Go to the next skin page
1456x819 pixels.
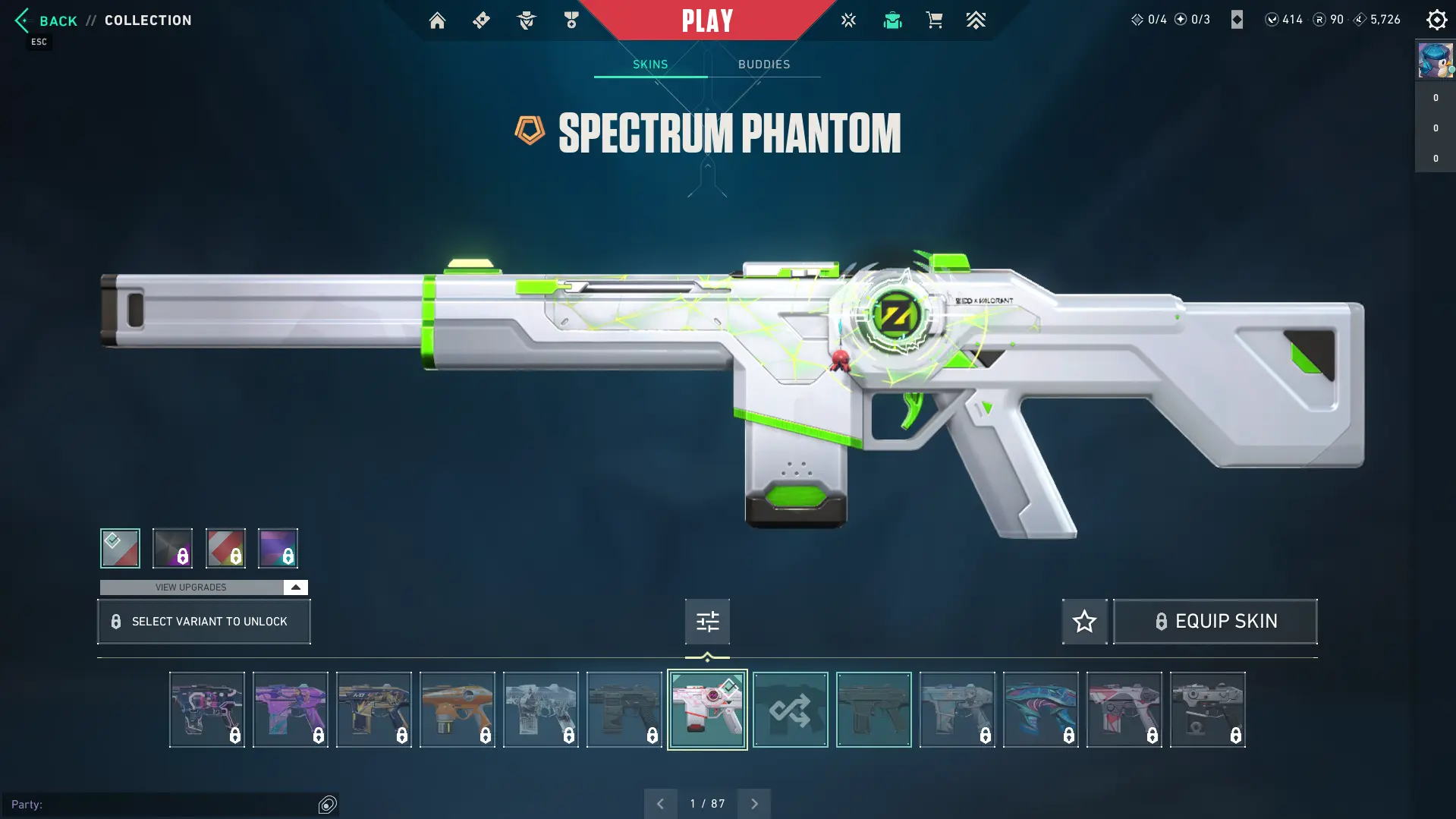(754, 803)
